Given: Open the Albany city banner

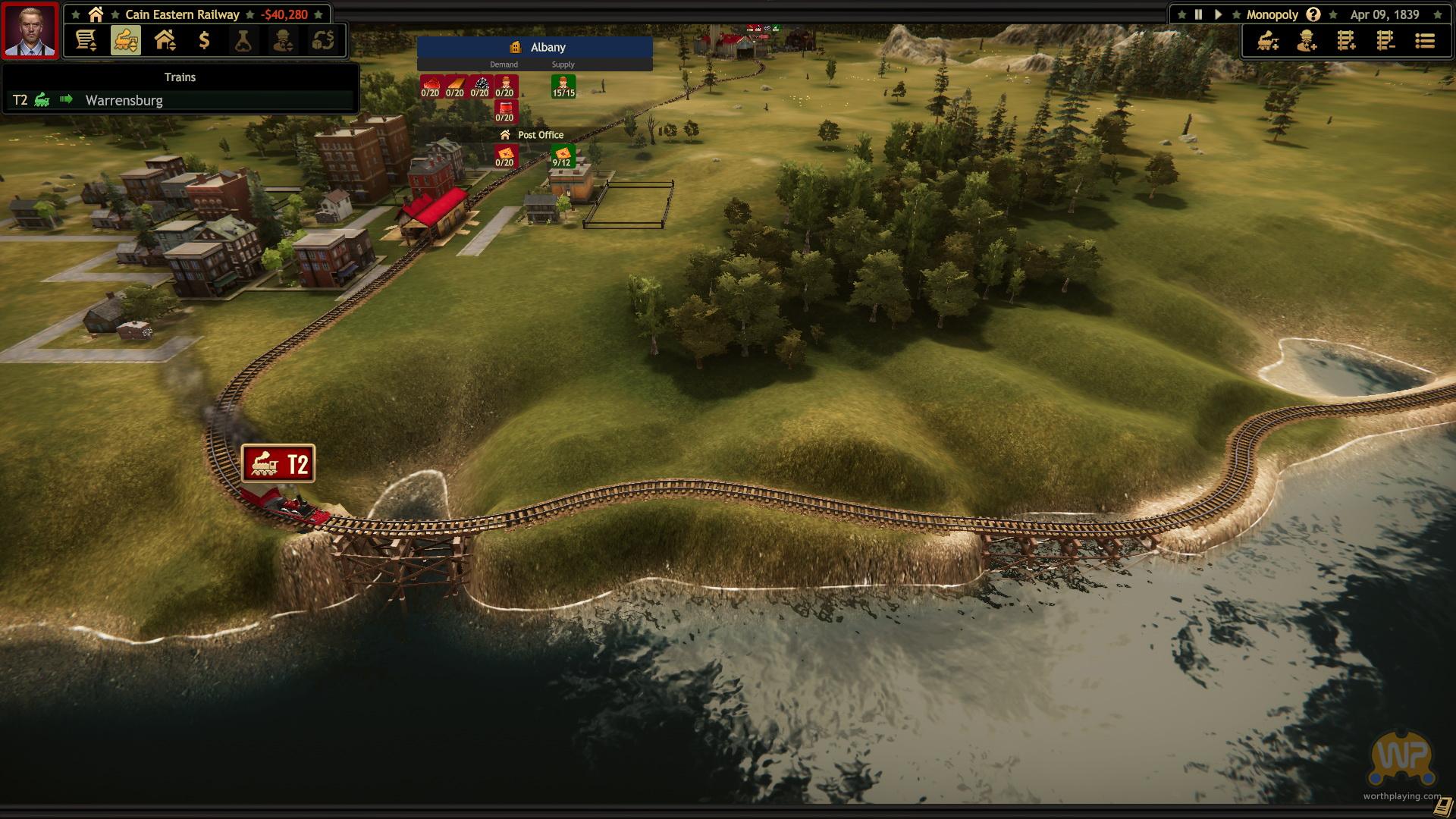Looking at the screenshot, I should tap(535, 47).
